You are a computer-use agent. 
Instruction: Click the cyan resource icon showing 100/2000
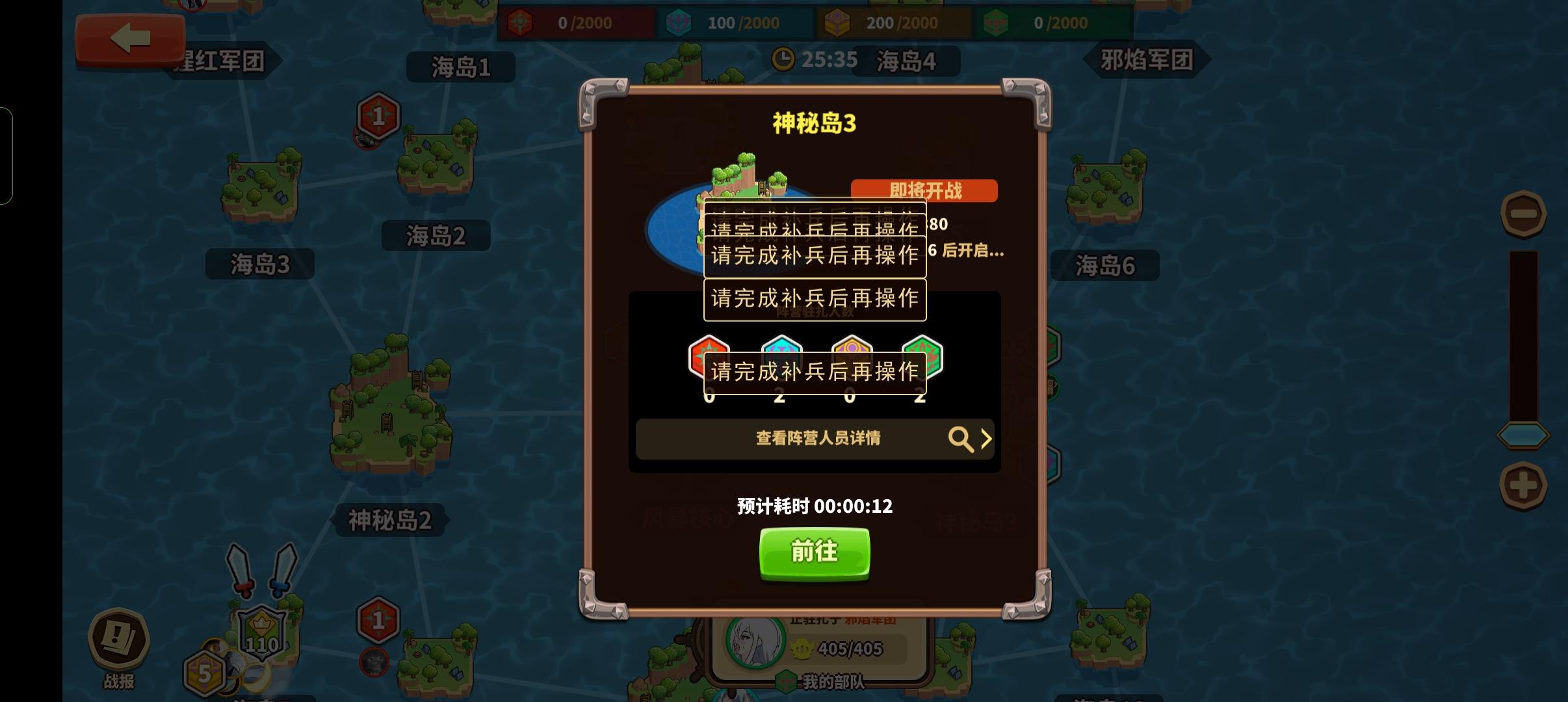coord(680,21)
